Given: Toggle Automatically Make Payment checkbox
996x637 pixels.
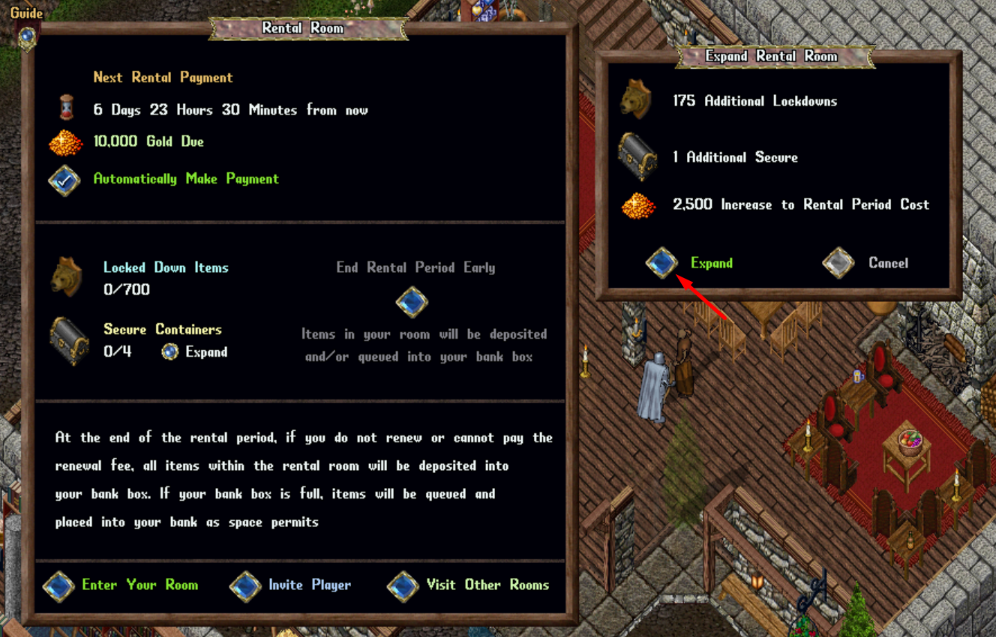Looking at the screenshot, I should click(65, 180).
